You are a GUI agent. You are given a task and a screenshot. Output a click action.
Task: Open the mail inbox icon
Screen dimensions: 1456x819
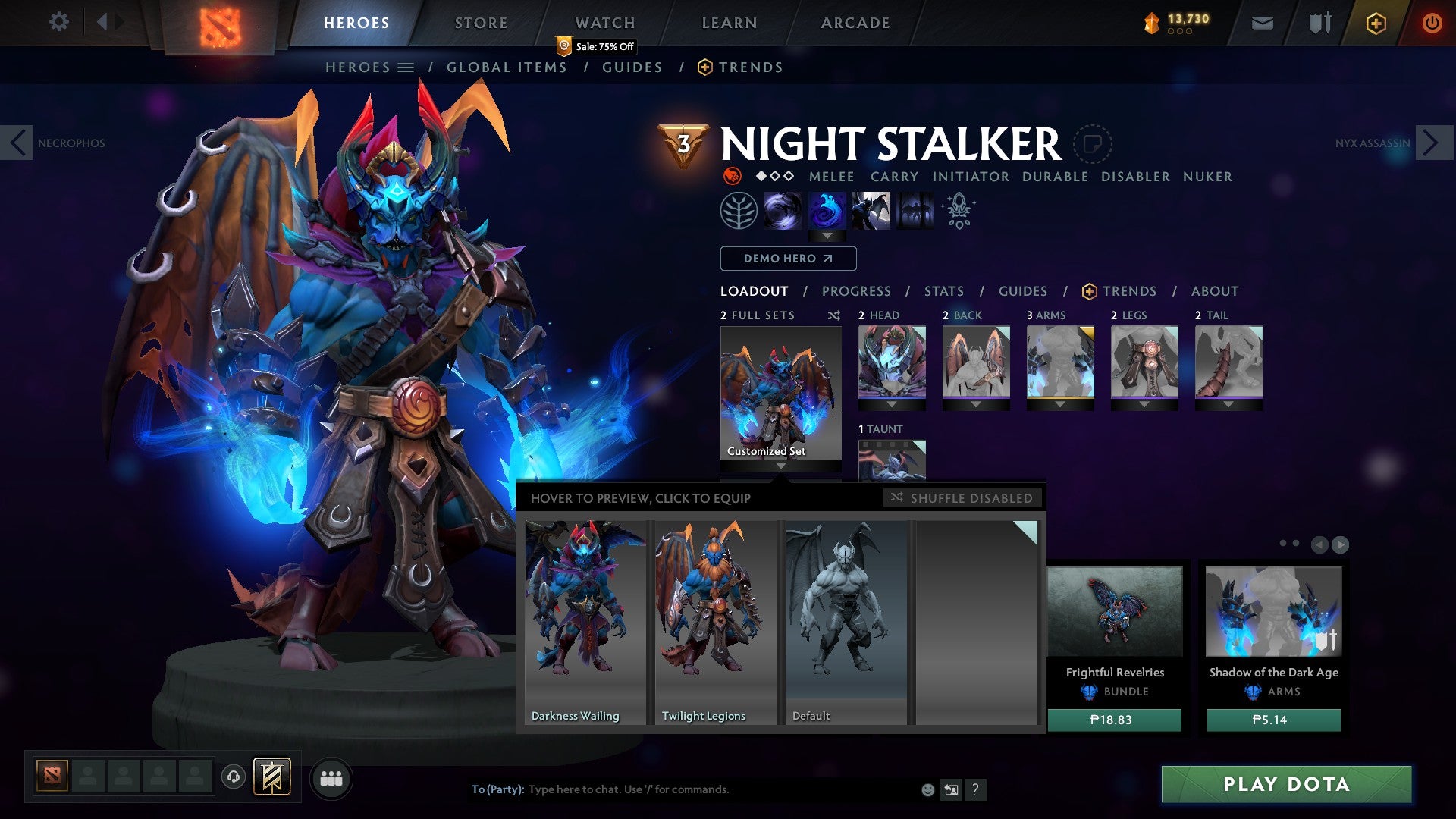1262,23
